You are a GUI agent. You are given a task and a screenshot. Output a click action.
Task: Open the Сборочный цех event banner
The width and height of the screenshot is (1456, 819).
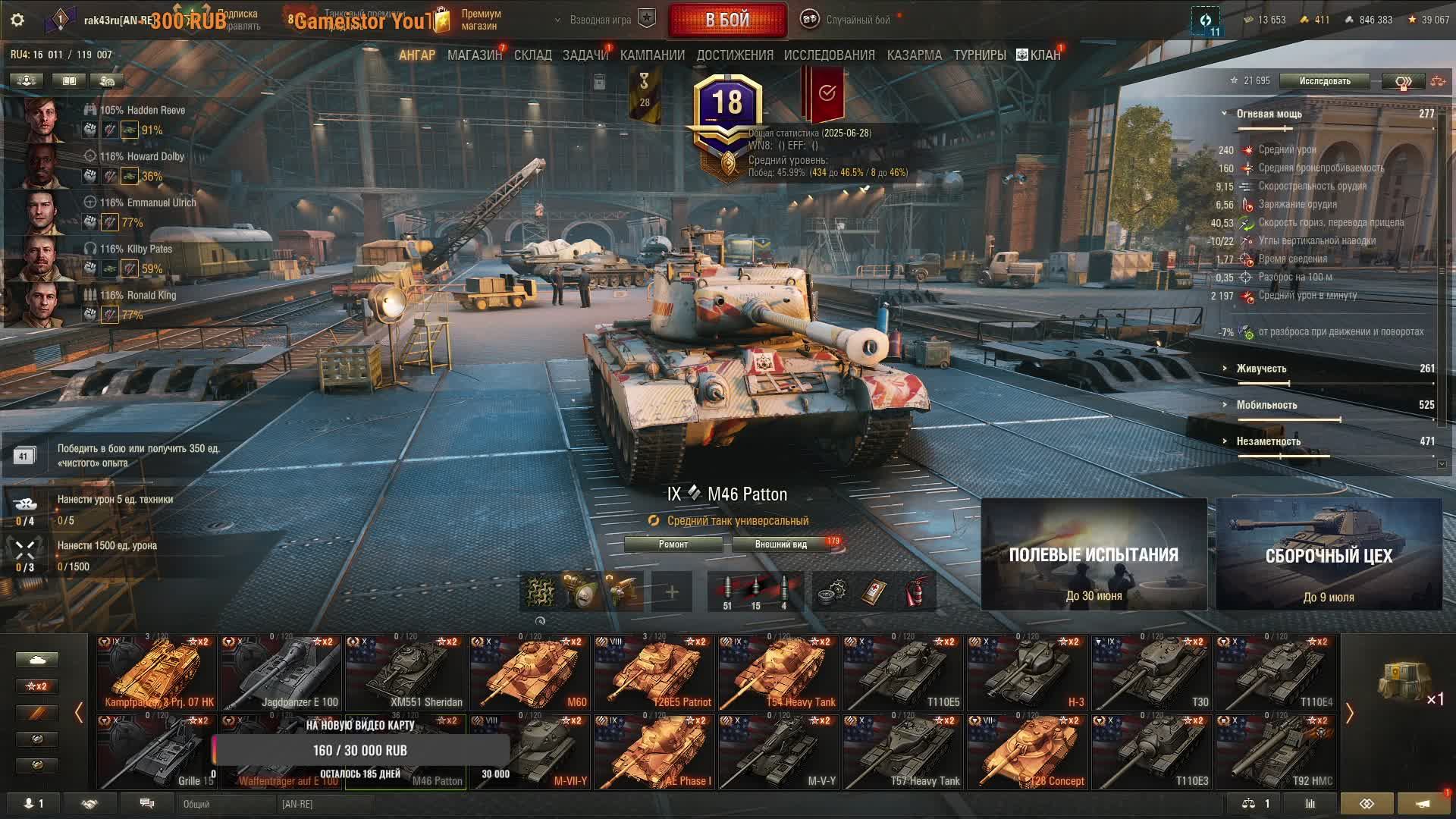1329,554
